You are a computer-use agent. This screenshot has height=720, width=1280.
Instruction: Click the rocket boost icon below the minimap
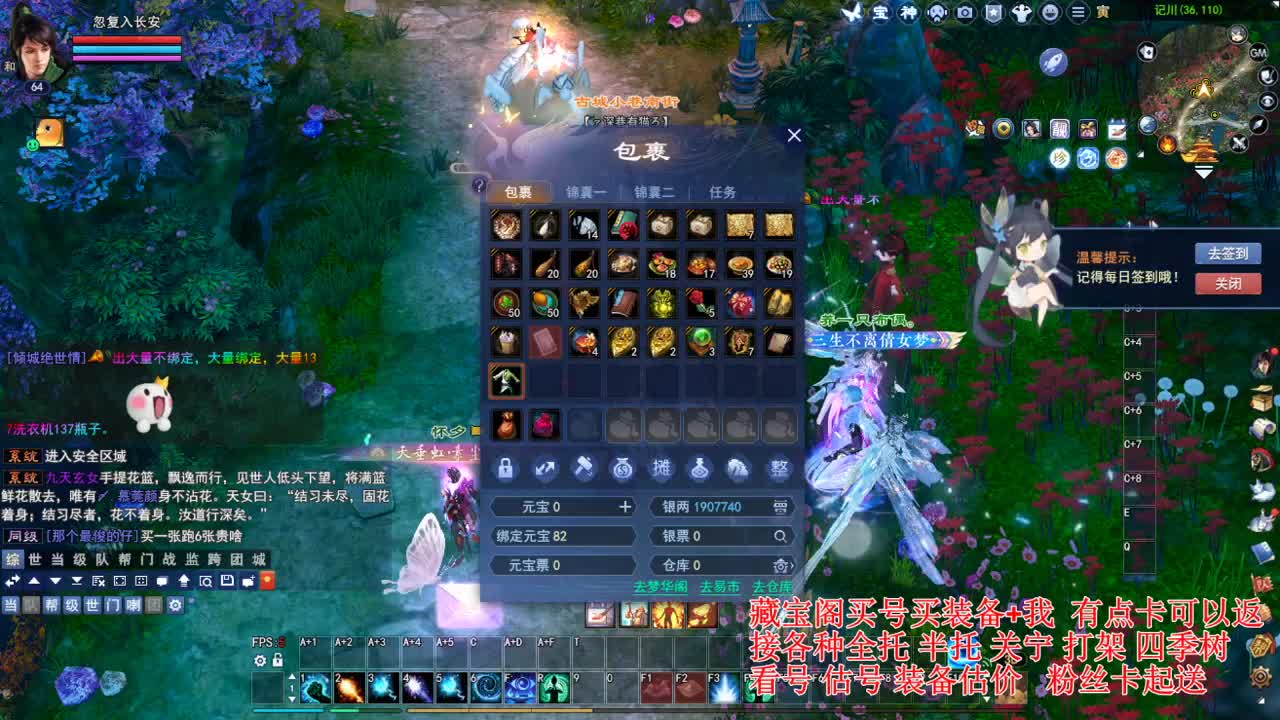1054,61
